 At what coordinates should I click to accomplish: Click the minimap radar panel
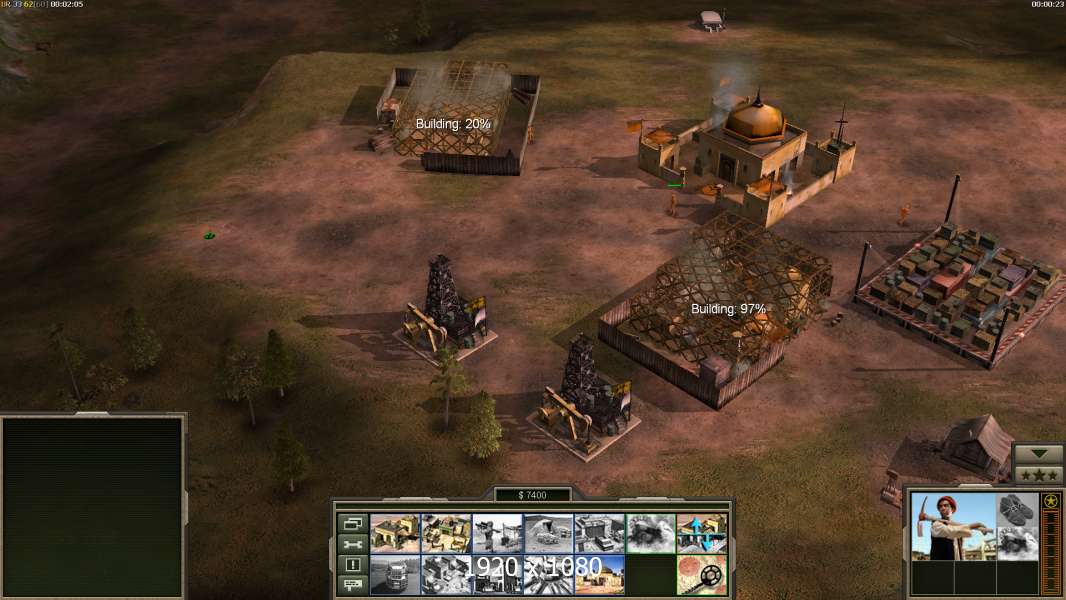(x=93, y=507)
